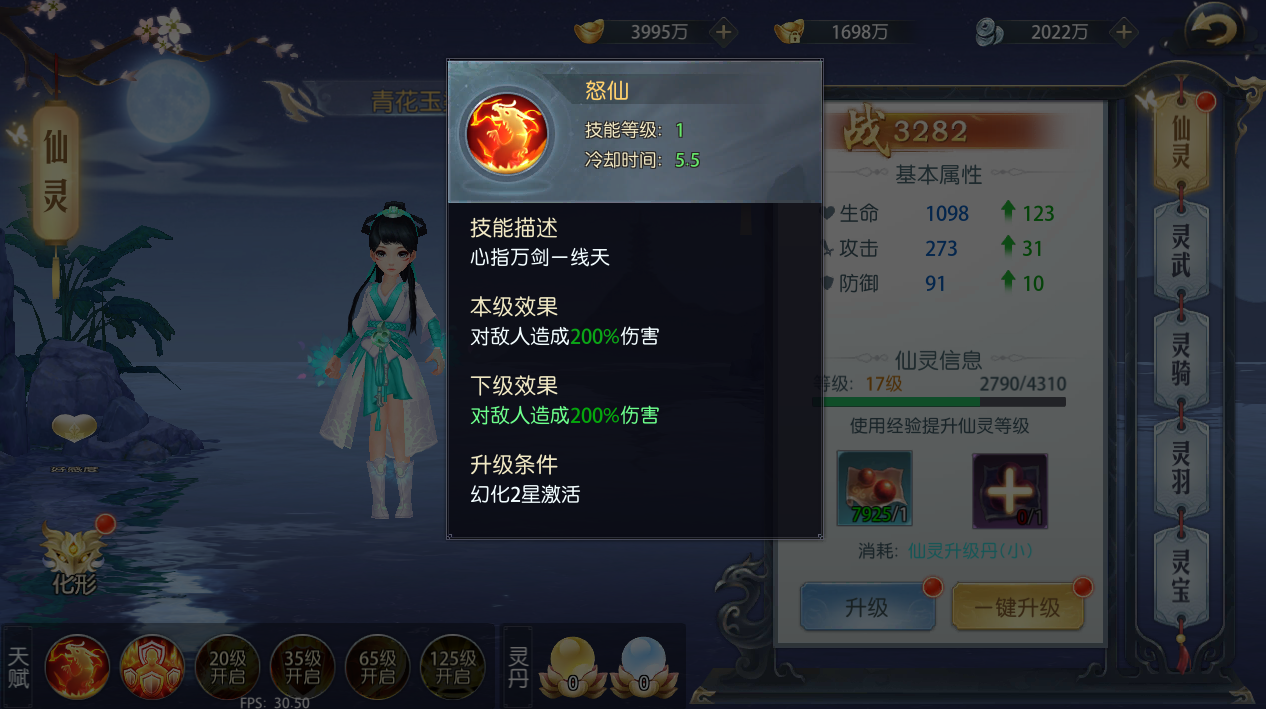Open the 化形 transformation feature
The height and width of the screenshot is (709, 1266).
coord(75,560)
